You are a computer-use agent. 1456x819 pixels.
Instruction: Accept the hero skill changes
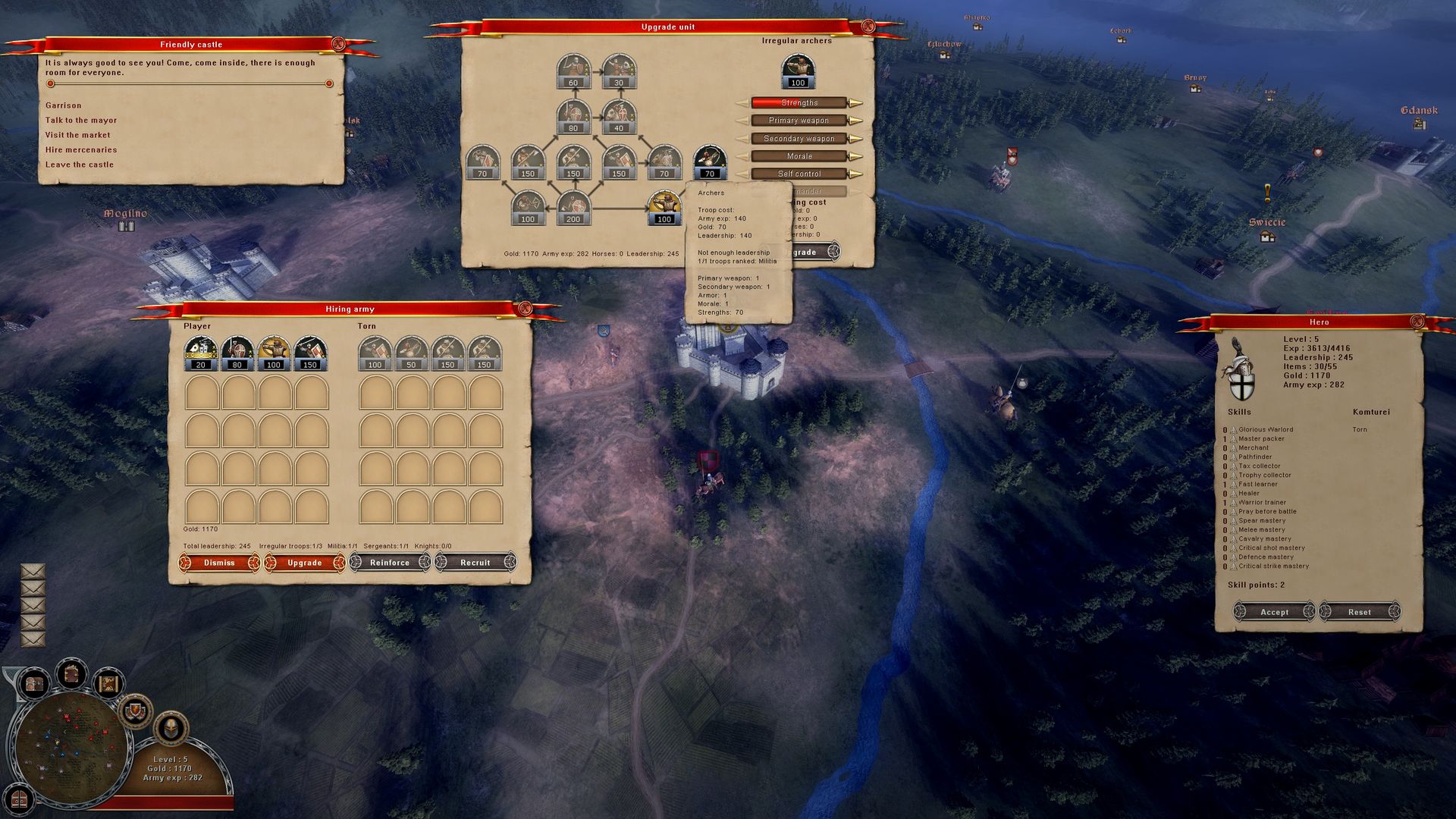1272,612
